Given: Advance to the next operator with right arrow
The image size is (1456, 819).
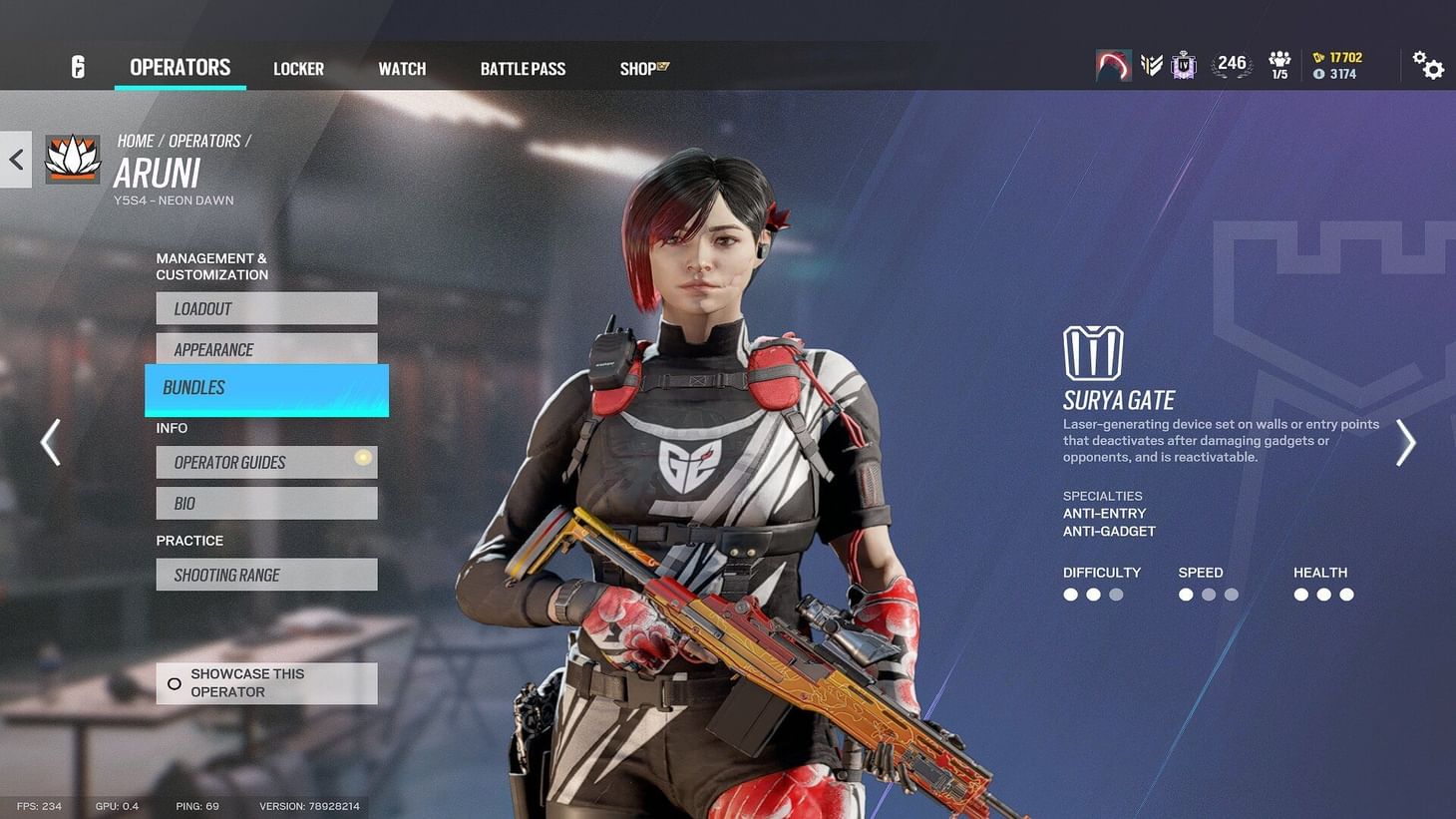Looking at the screenshot, I should (x=1405, y=442).
